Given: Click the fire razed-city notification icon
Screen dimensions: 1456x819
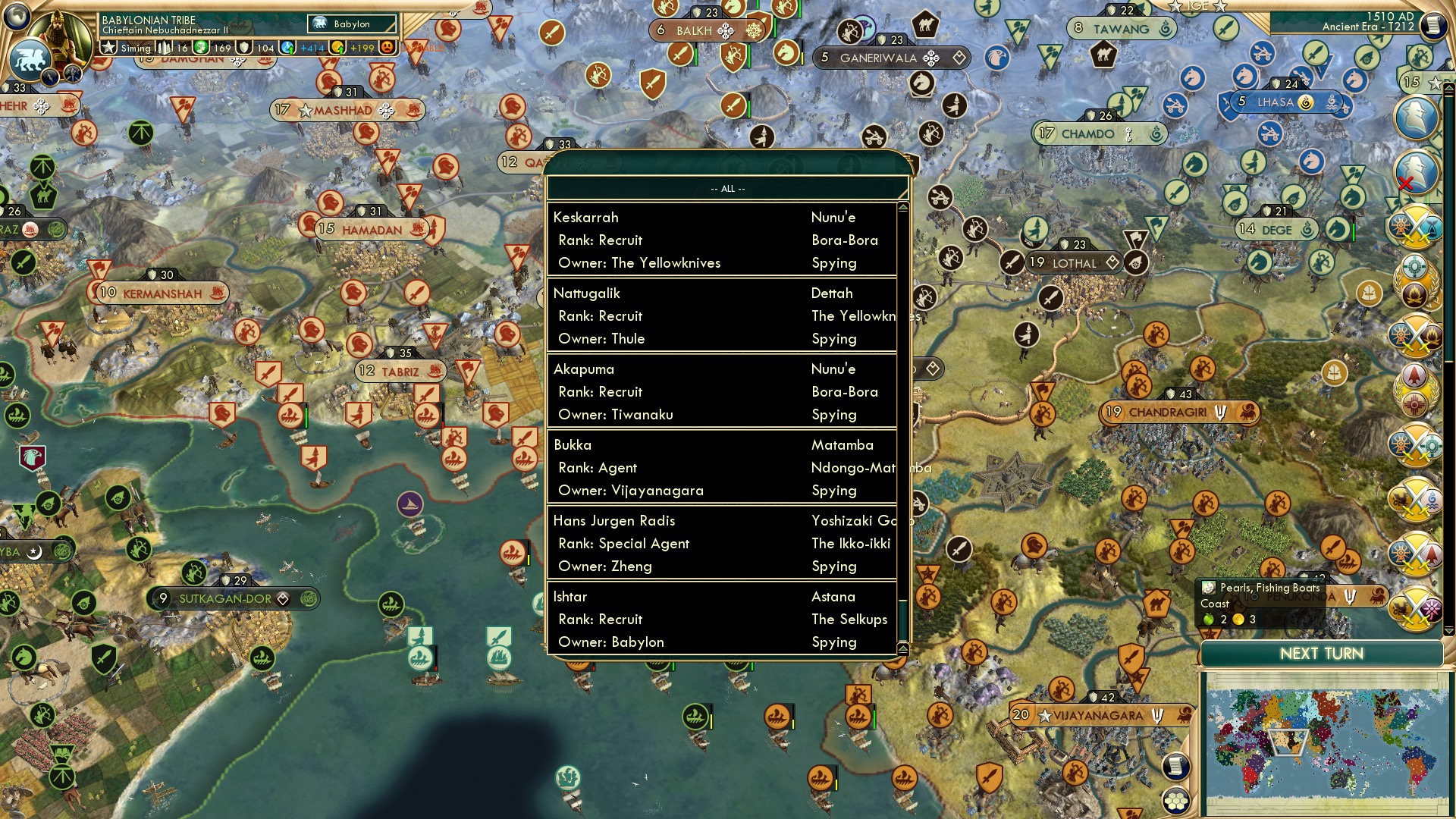Looking at the screenshot, I should pos(1415,297).
